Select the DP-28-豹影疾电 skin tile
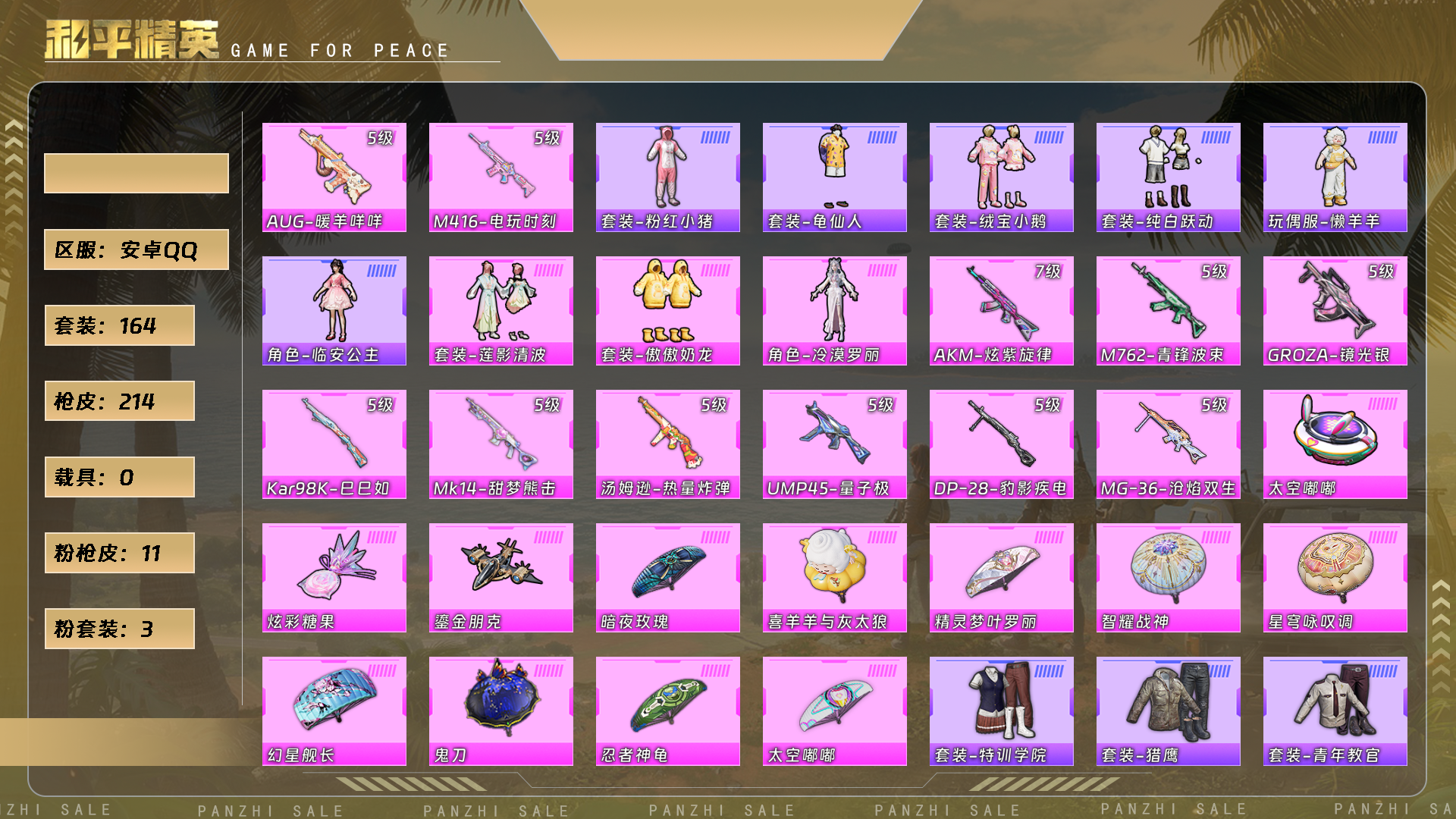This screenshot has width=1456, height=819. (1001, 444)
